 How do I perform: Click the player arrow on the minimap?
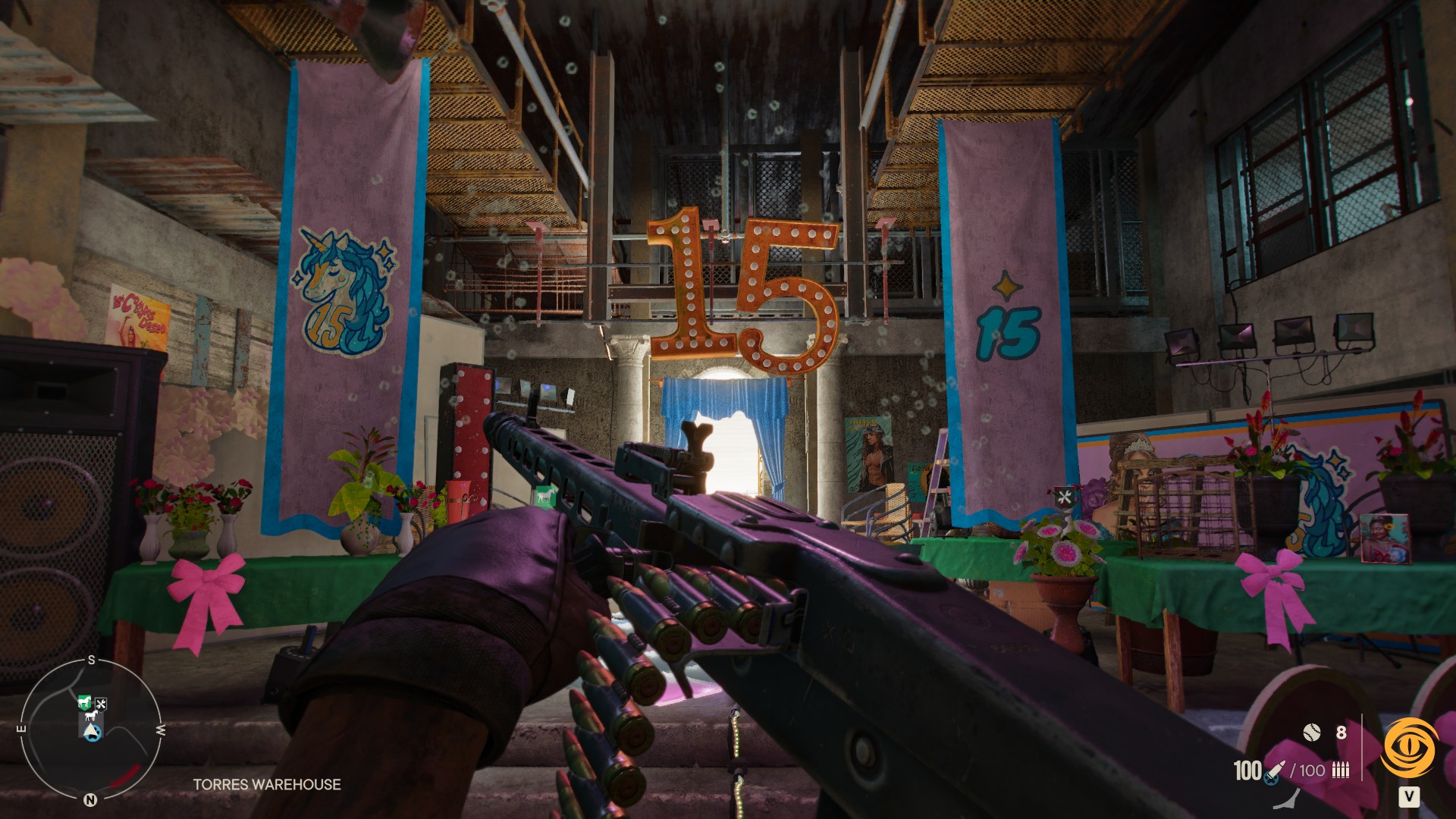point(91,731)
